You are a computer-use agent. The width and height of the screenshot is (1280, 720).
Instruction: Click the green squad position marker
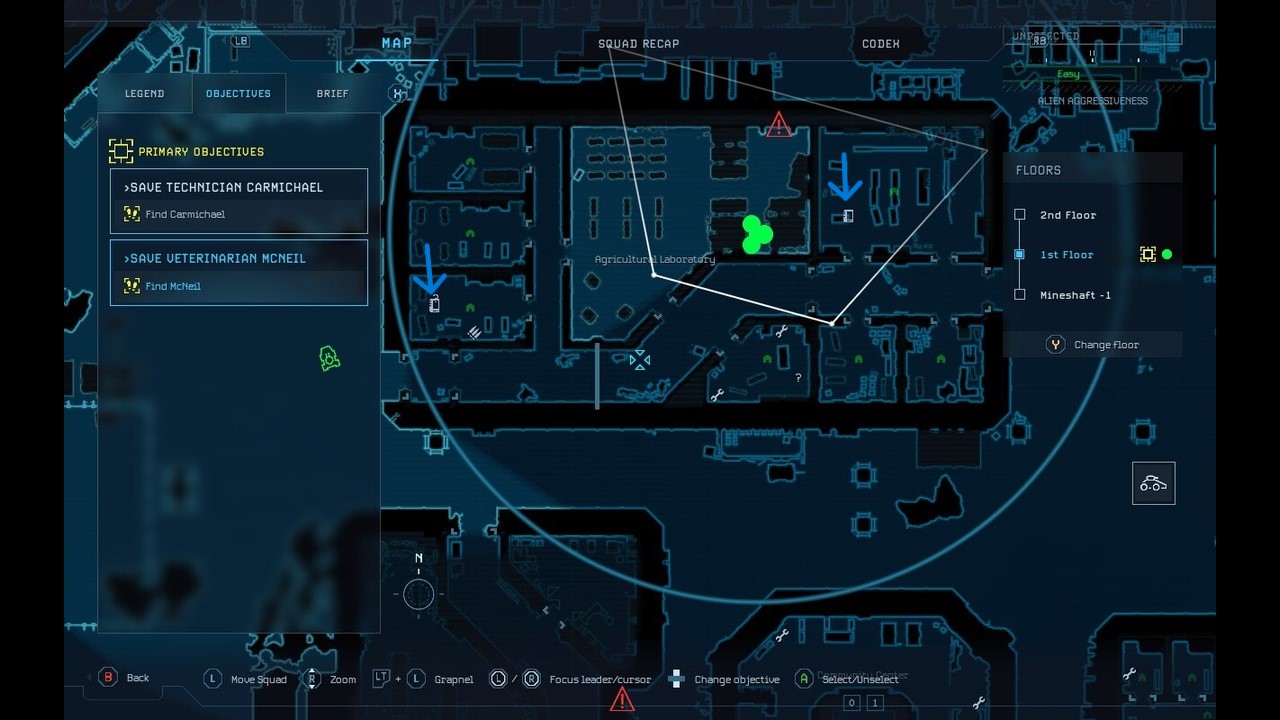pos(757,234)
